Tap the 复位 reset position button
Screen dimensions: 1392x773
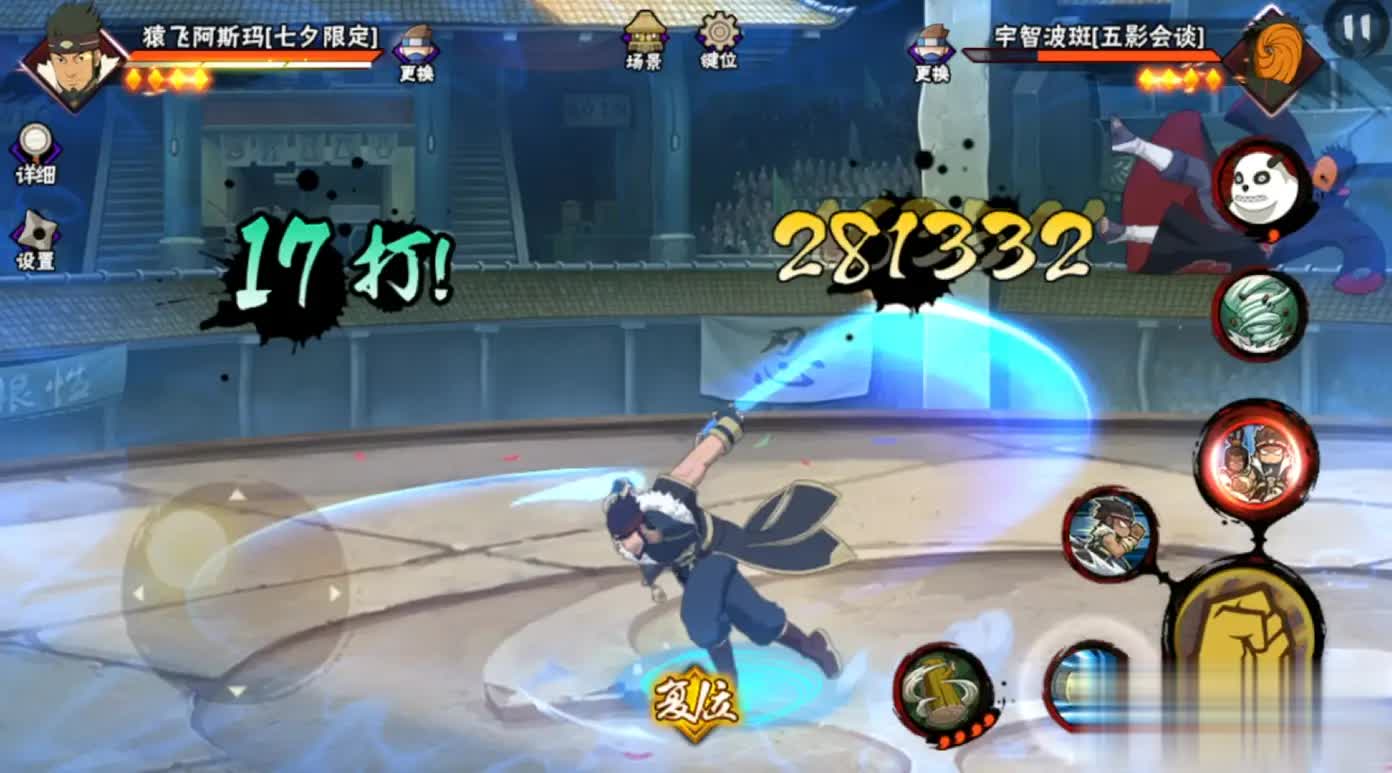696,705
